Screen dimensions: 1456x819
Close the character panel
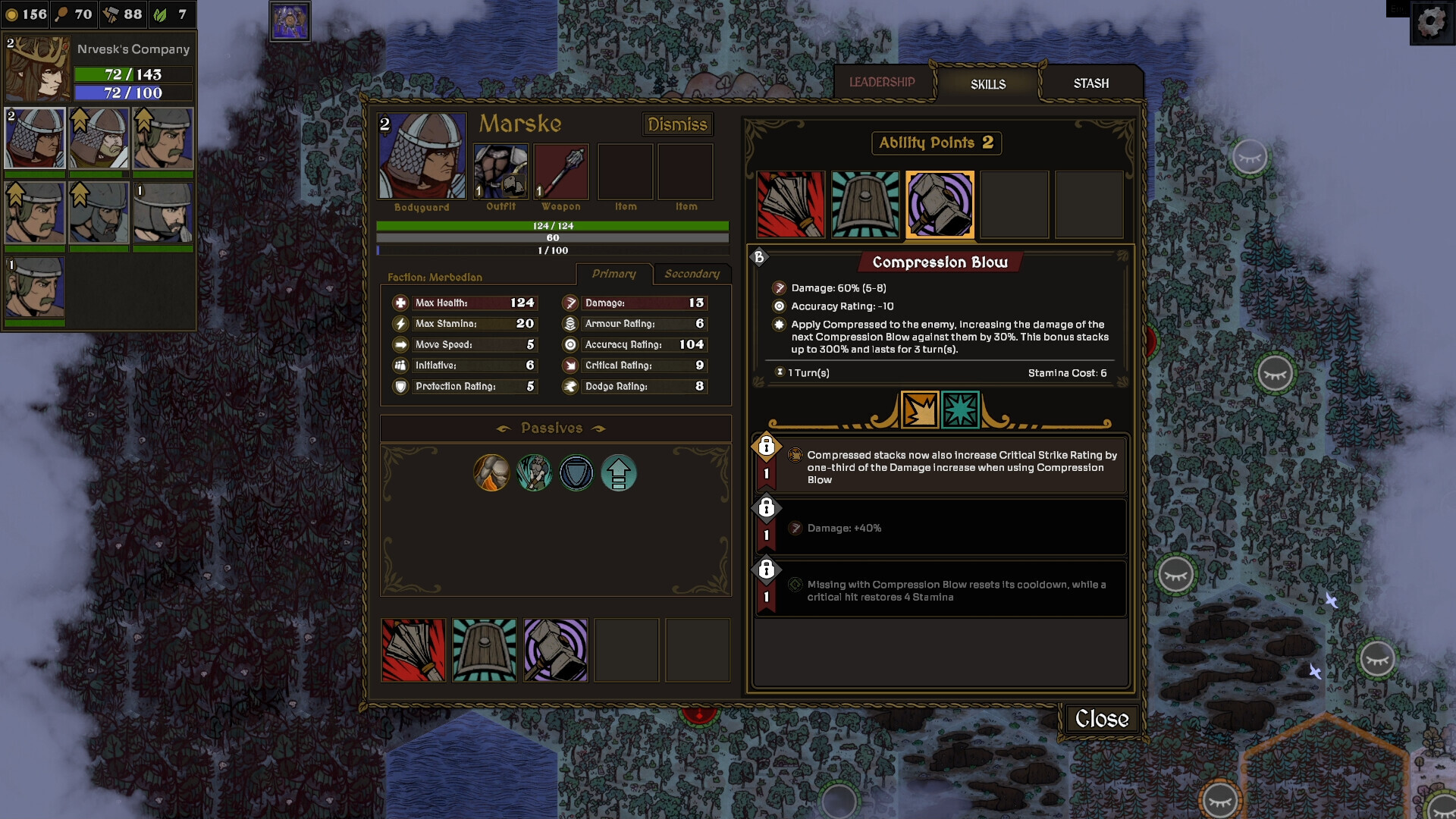(x=1101, y=718)
